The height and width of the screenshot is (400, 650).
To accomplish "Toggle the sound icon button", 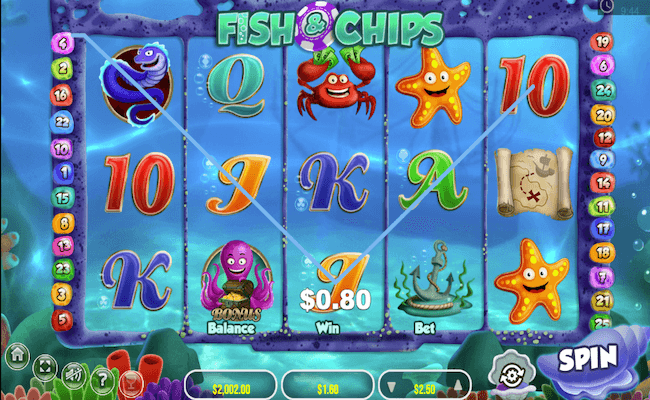I will (x=74, y=376).
